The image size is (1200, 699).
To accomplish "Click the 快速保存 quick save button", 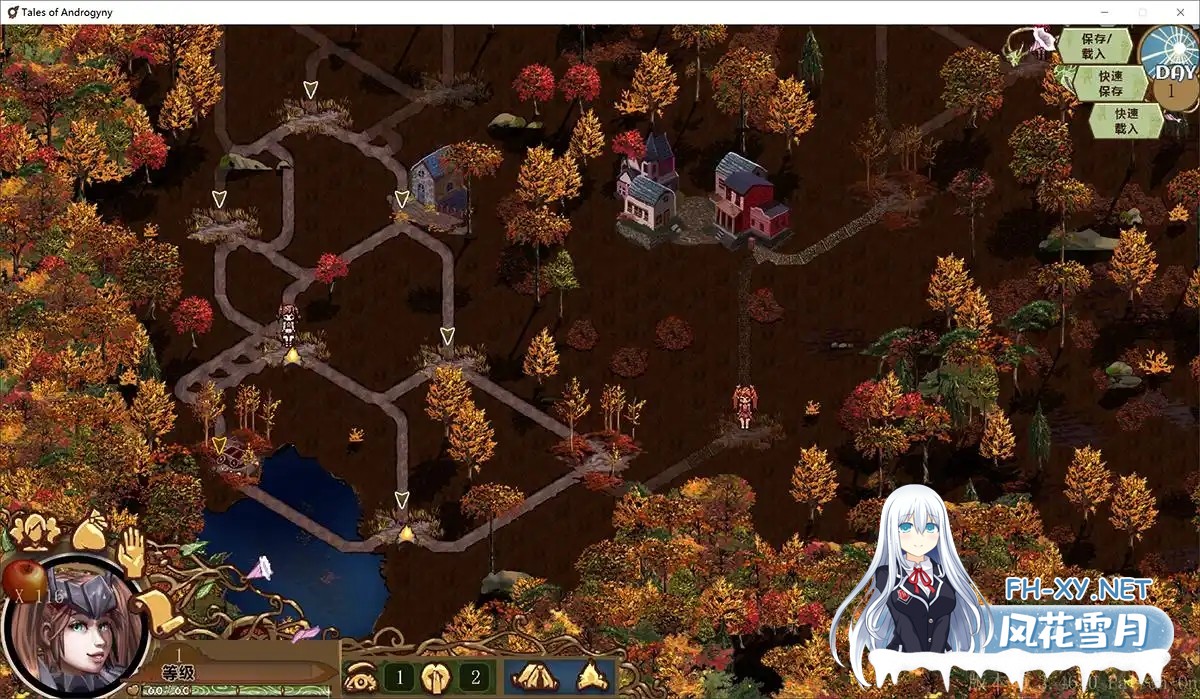I will (x=1110, y=83).
